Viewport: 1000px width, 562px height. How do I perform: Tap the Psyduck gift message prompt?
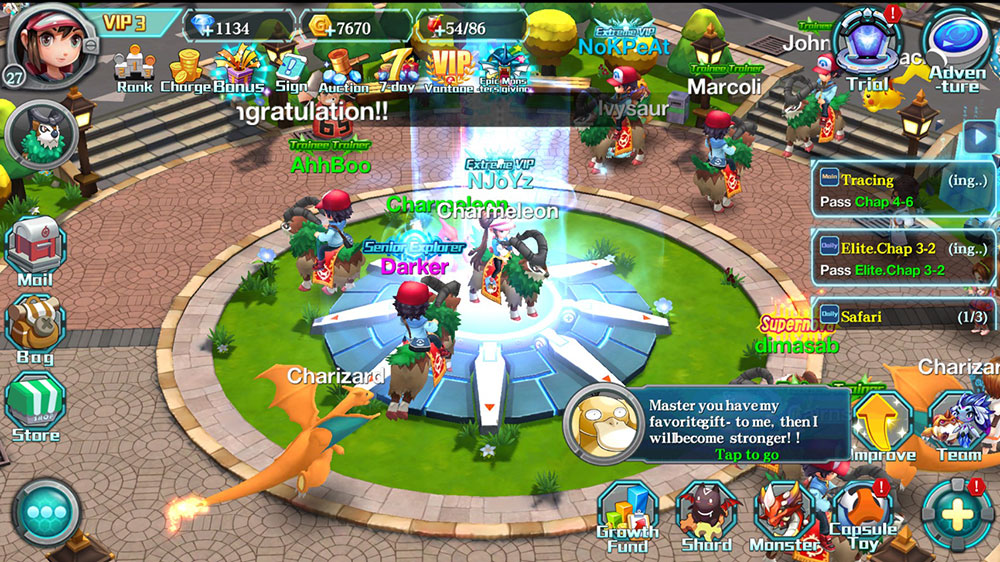[712, 425]
